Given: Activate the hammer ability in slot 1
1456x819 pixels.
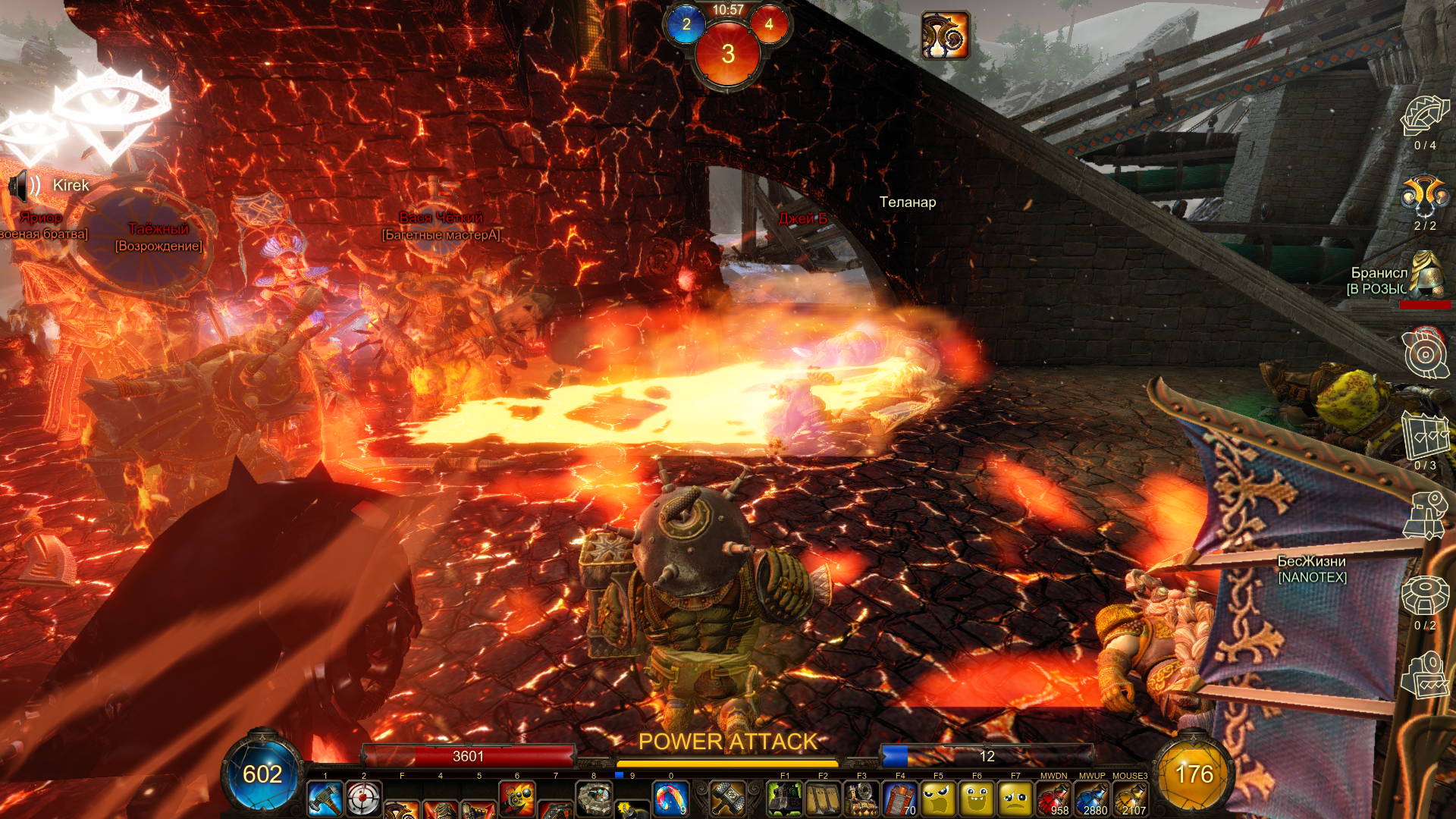Looking at the screenshot, I should [325, 799].
